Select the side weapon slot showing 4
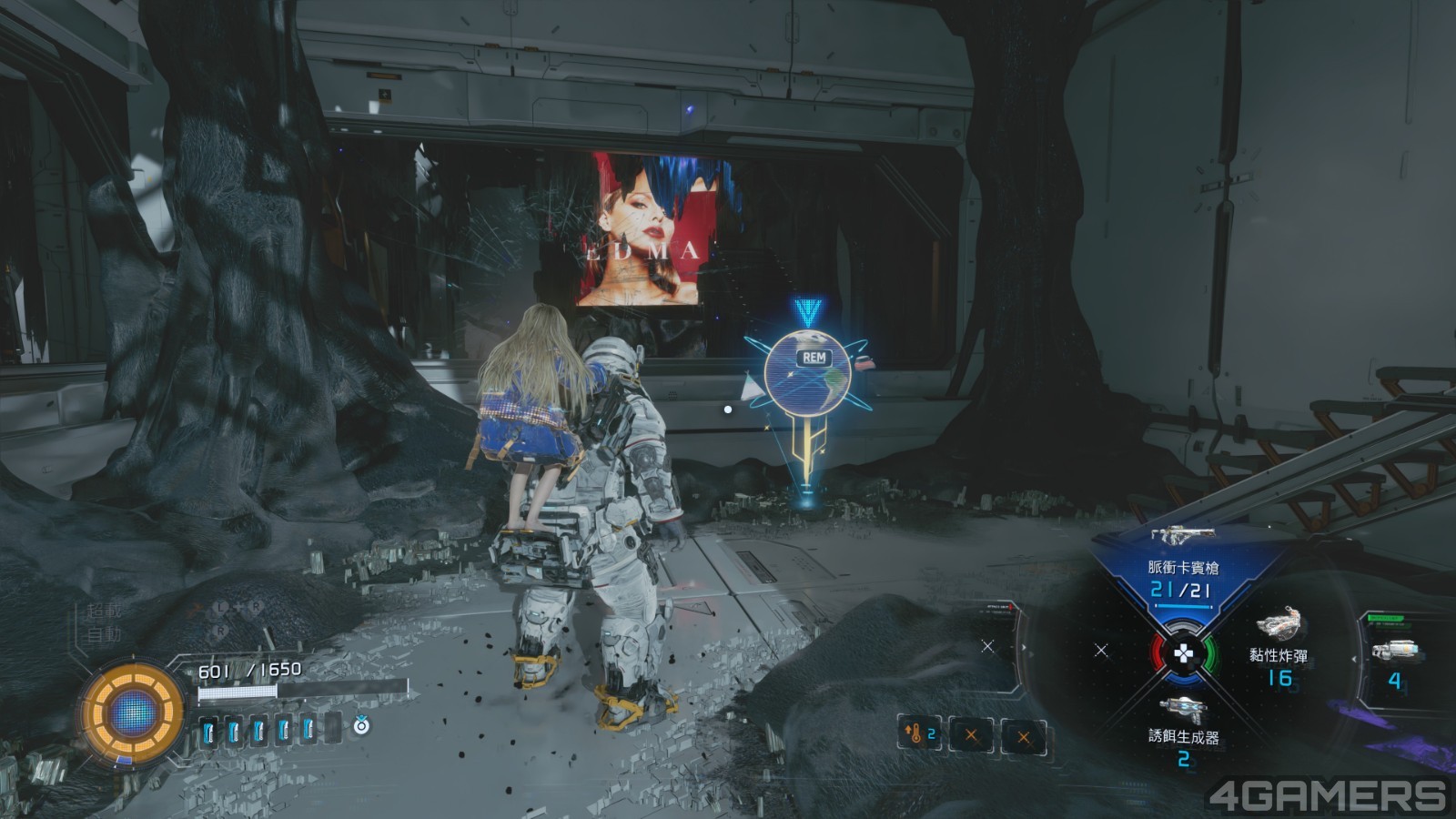1456x819 pixels. click(x=1393, y=661)
